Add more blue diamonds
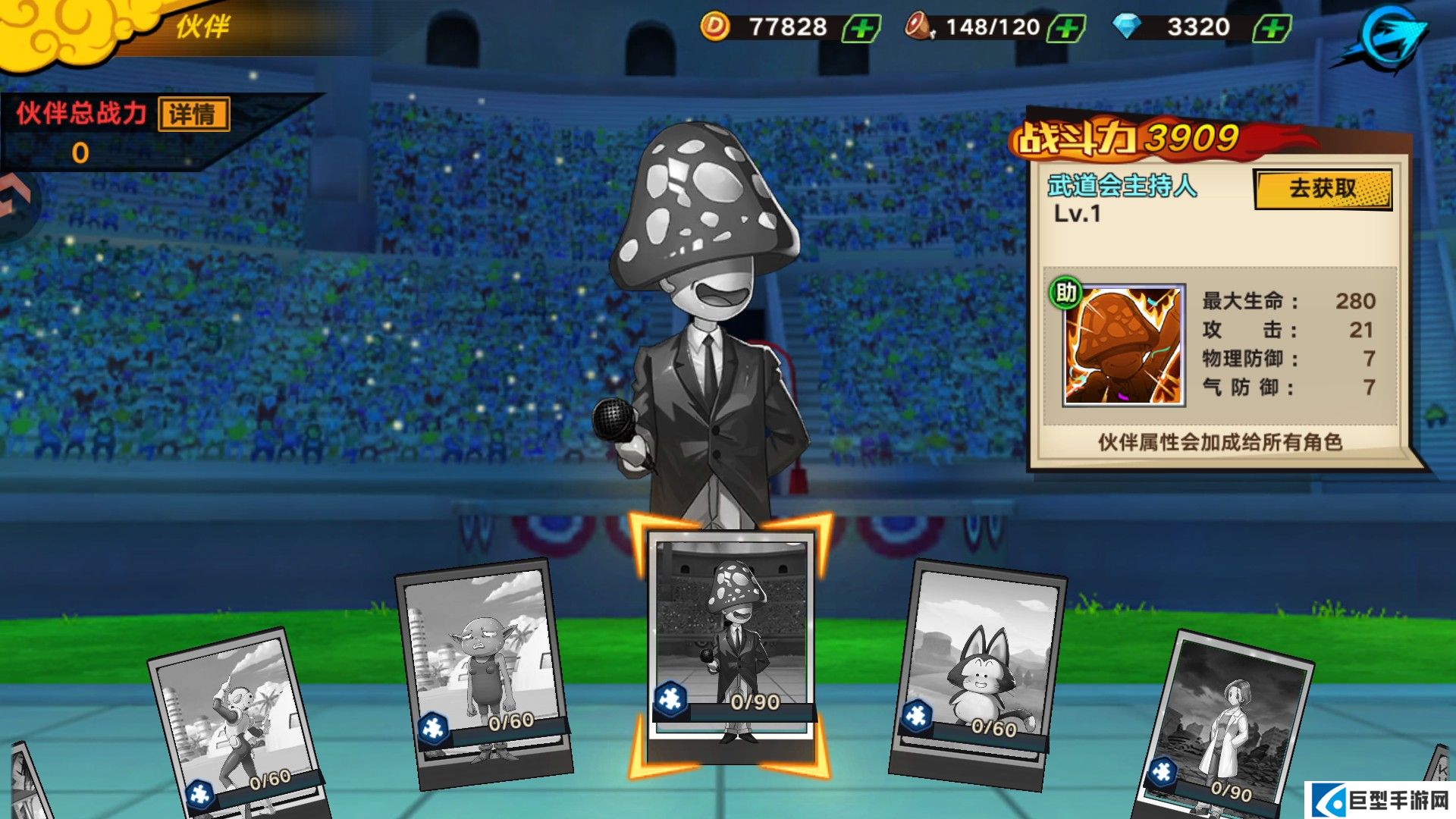1456x819 pixels. 1272,29
